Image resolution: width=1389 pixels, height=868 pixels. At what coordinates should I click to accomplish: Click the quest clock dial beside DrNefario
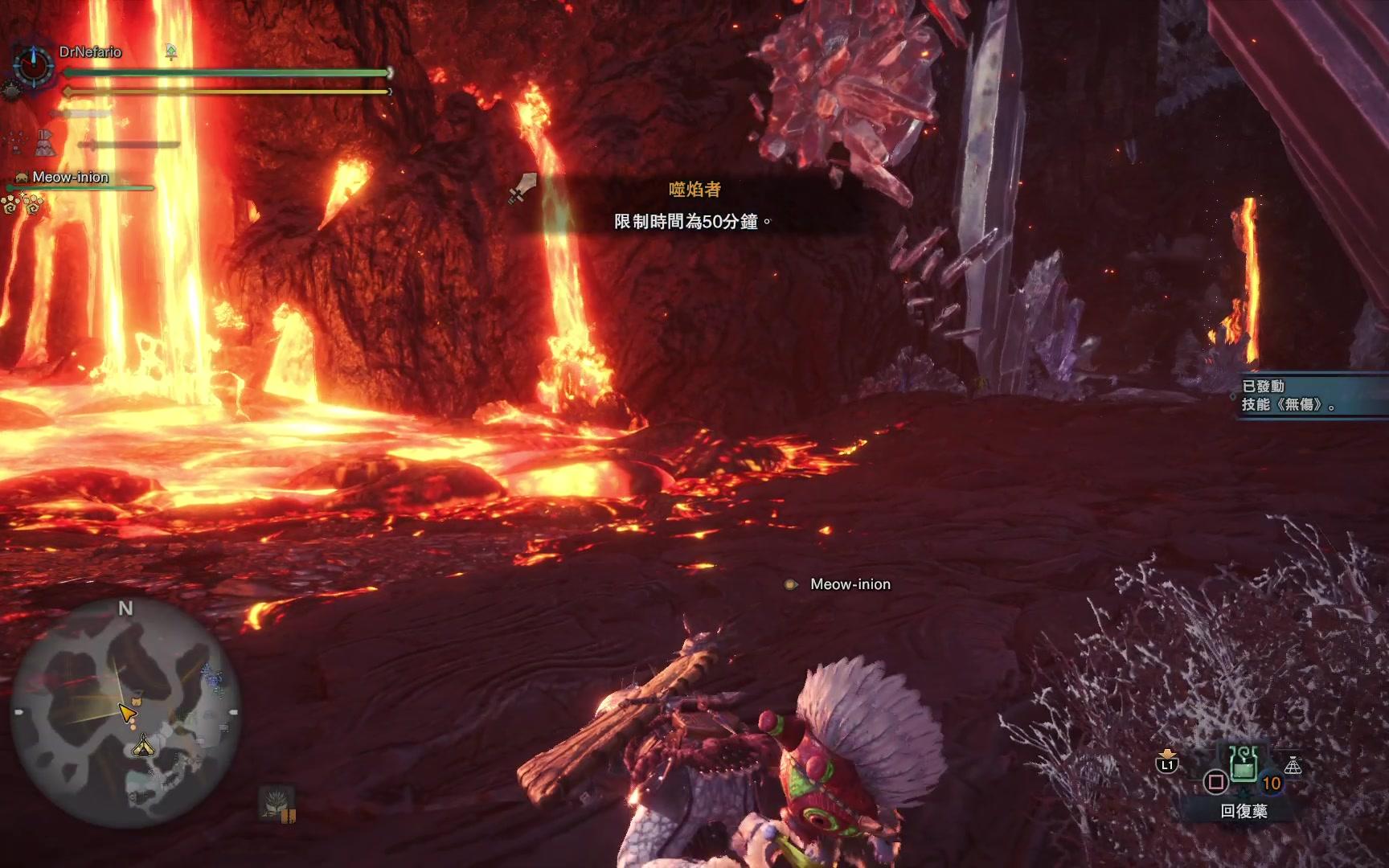point(34,63)
